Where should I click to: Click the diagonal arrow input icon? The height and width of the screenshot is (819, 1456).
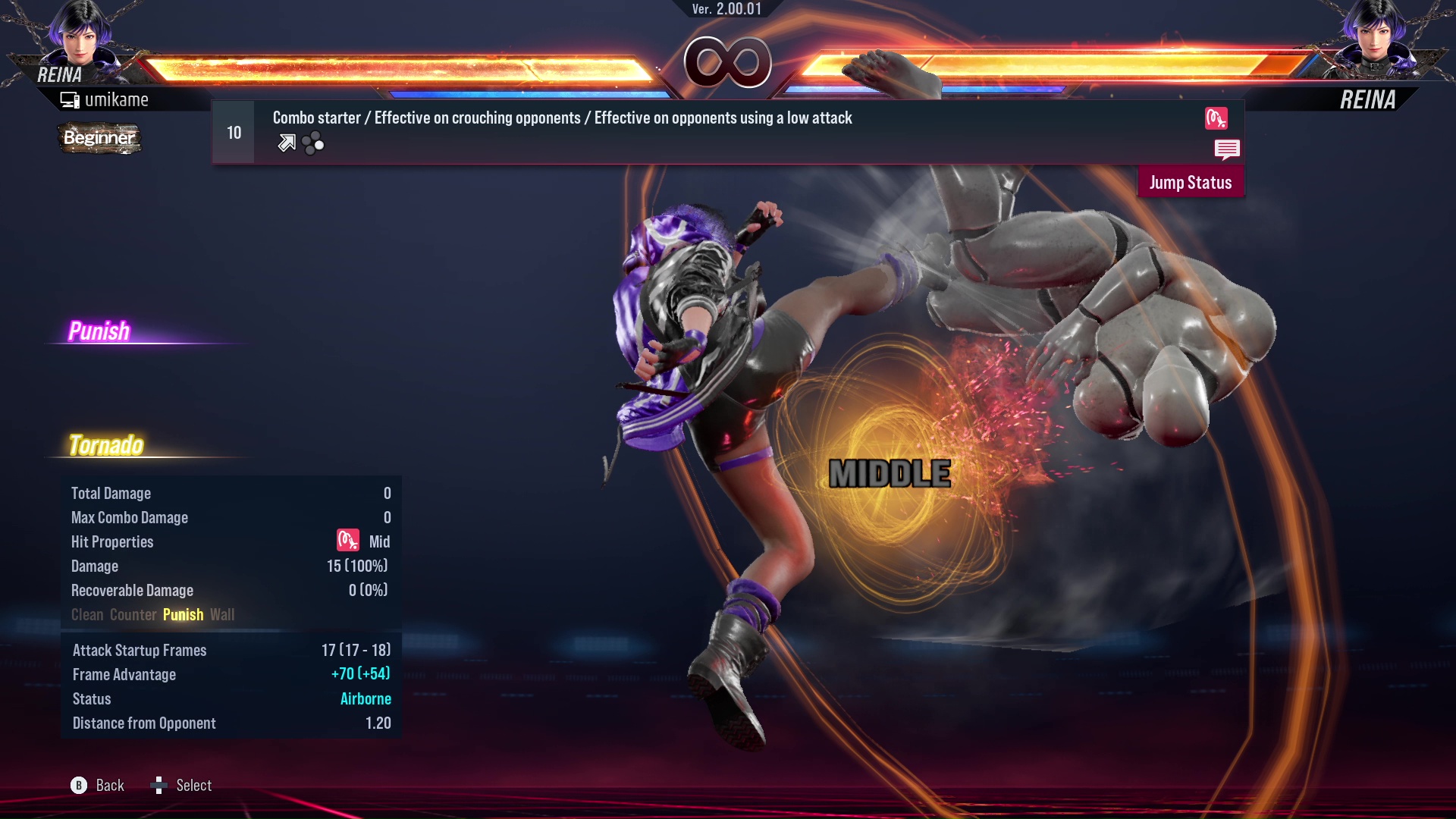(286, 142)
